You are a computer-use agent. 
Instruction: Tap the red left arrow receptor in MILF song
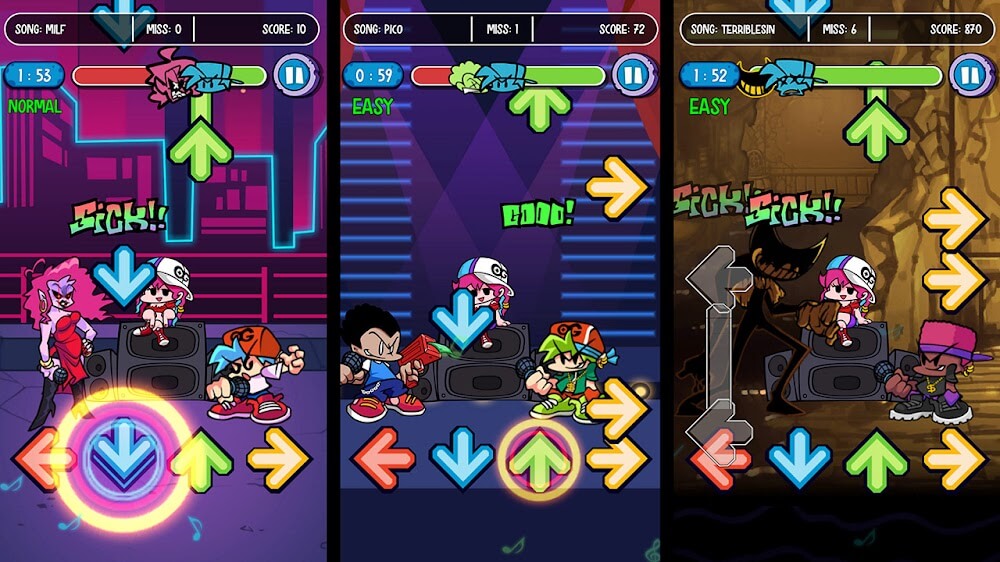(42, 458)
